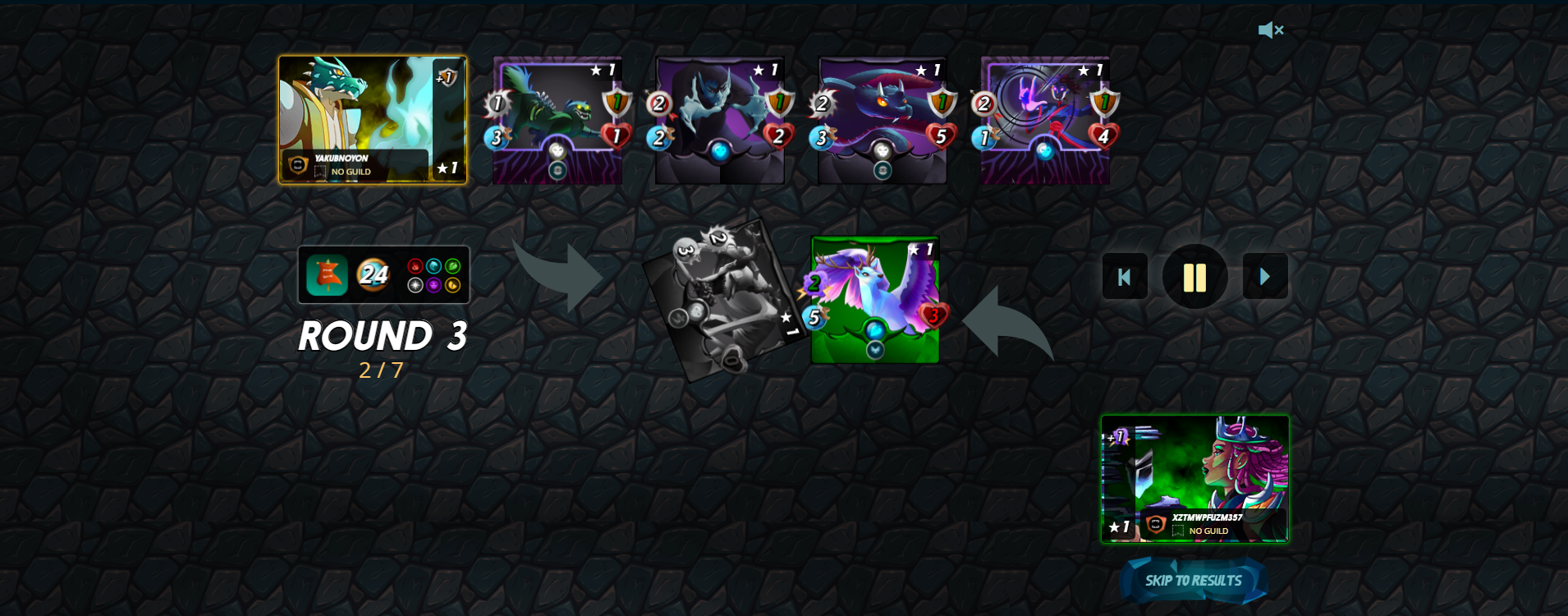Select the Fire splinter element icon

pyautogui.click(x=415, y=266)
